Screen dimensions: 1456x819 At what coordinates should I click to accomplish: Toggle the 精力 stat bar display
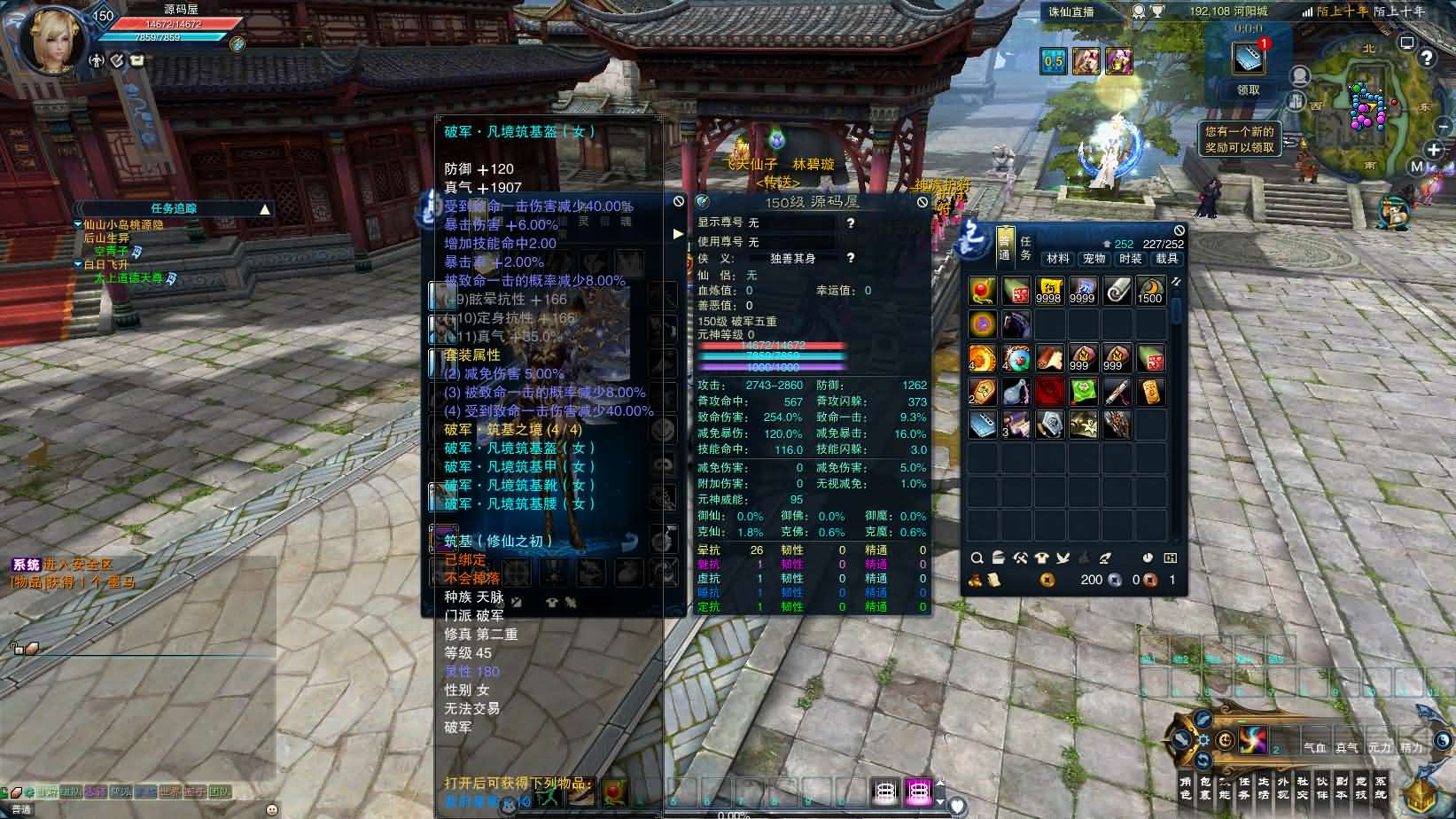pyautogui.click(x=1412, y=748)
